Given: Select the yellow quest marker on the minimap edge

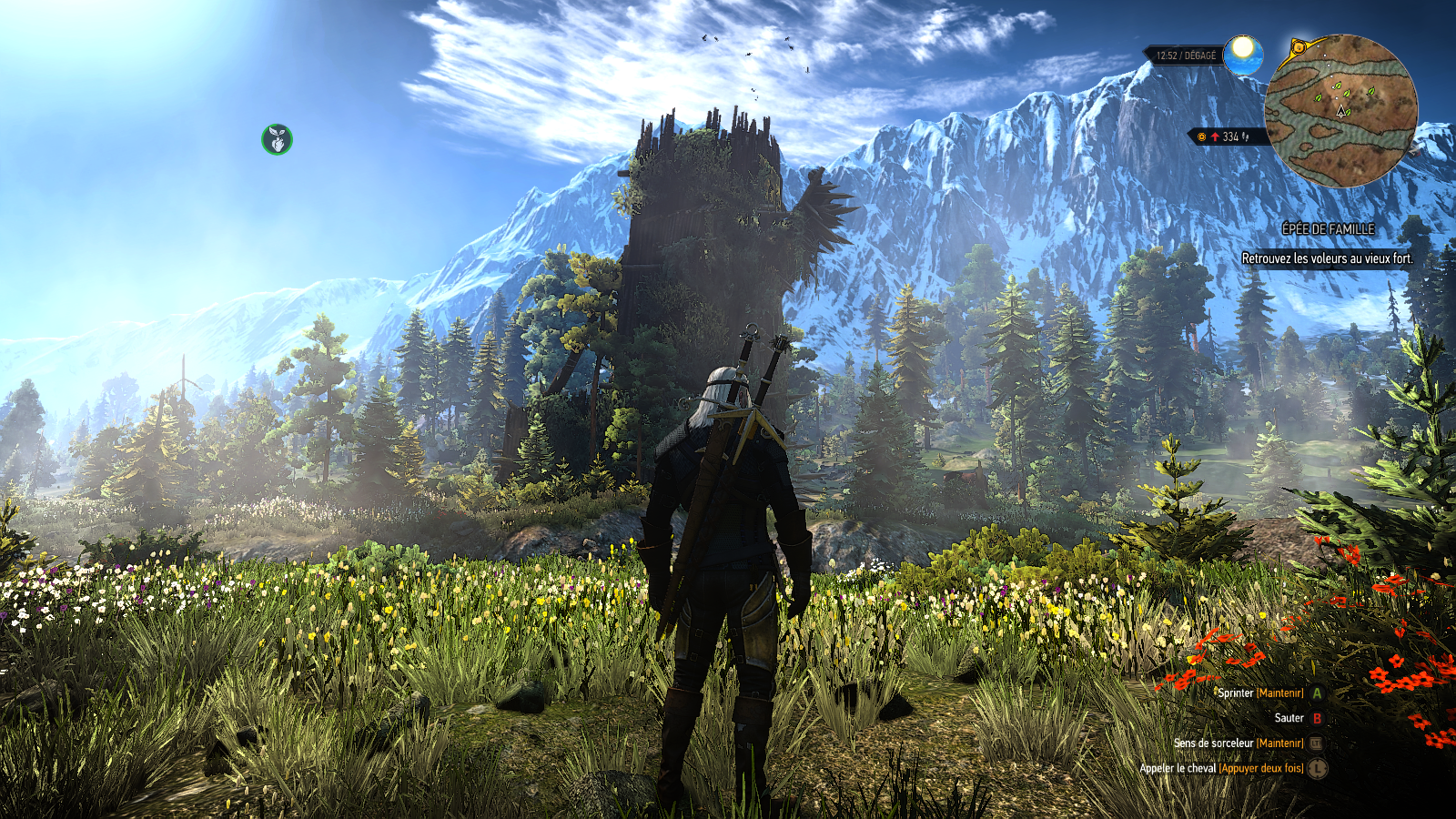Looking at the screenshot, I should tap(1299, 46).
